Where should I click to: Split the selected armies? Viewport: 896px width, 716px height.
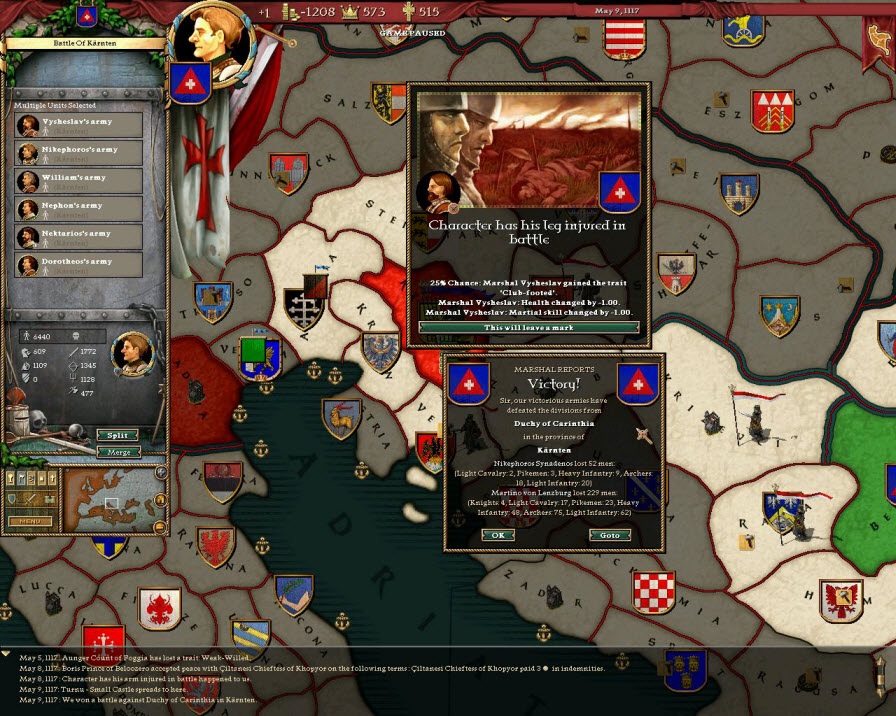[x=117, y=435]
